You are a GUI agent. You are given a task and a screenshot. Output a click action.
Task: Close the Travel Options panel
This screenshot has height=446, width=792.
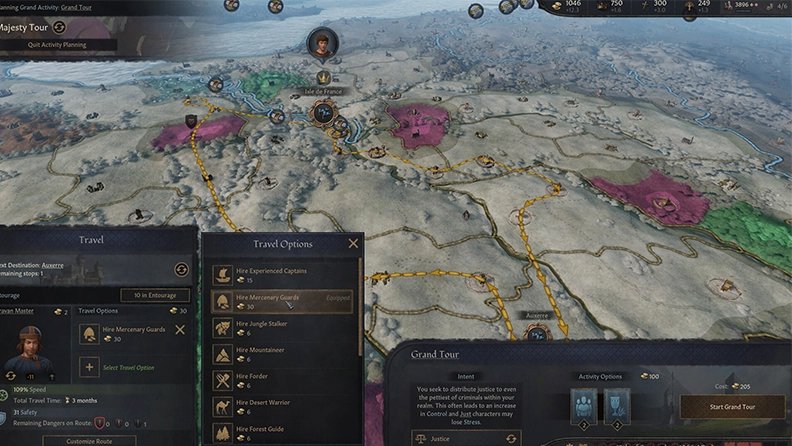(x=353, y=243)
